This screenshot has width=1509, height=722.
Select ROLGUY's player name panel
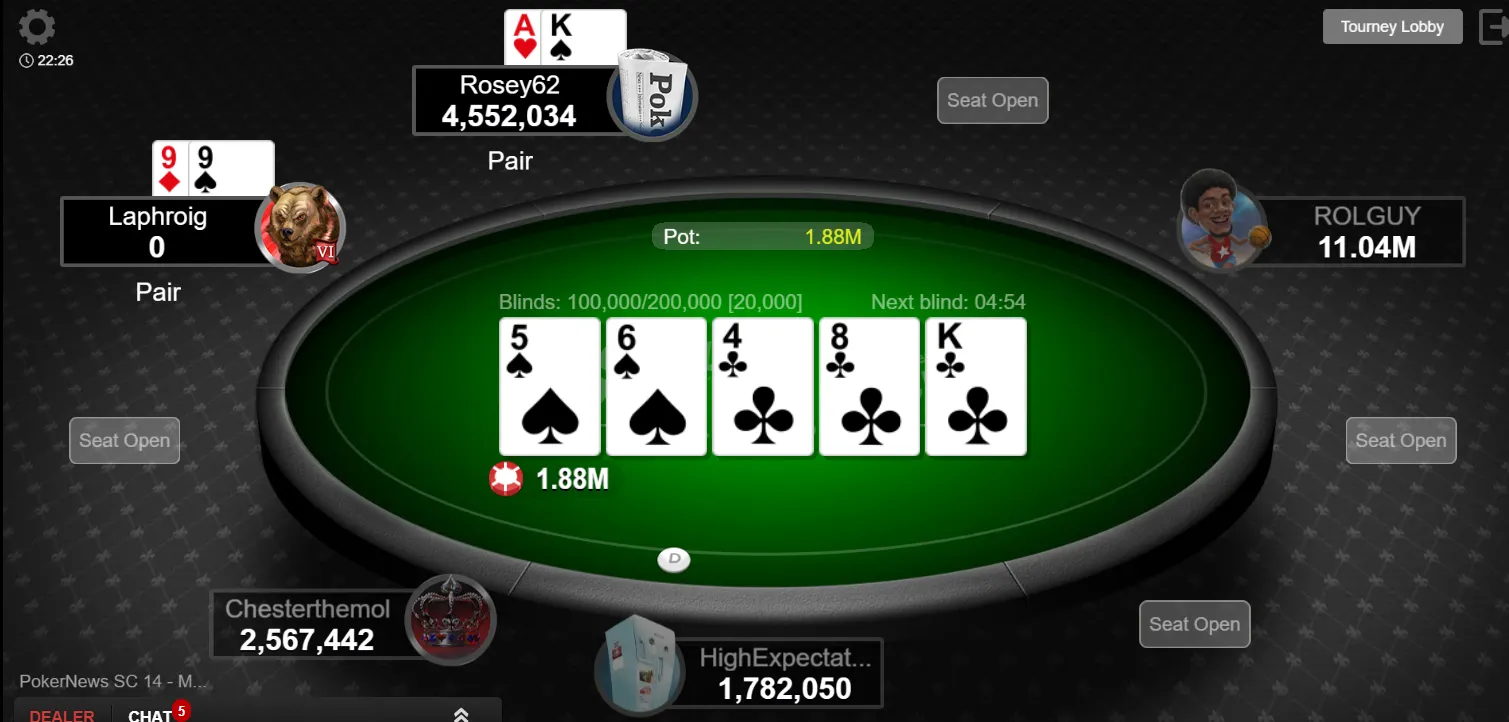[x=1366, y=231]
